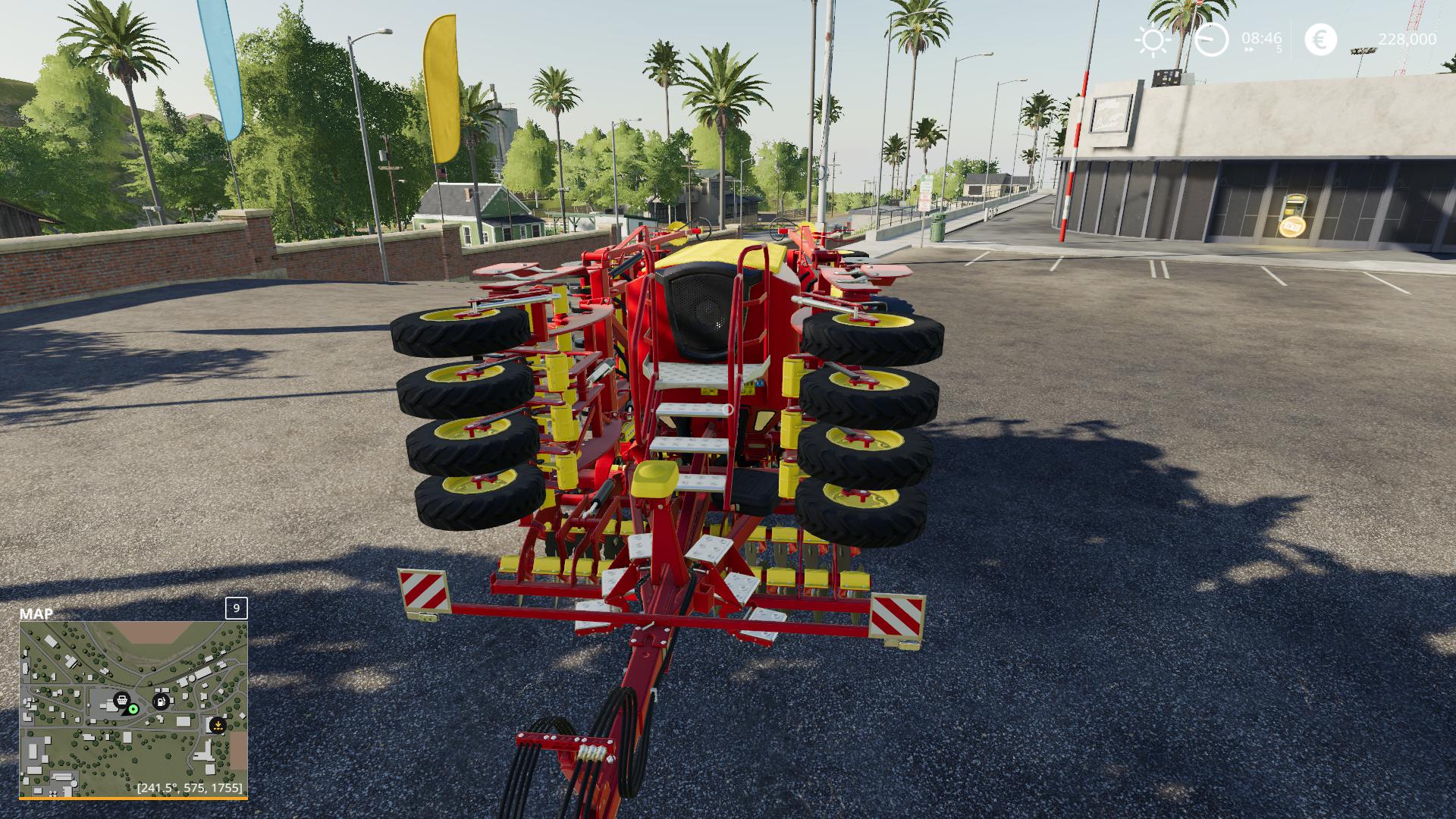The width and height of the screenshot is (1456, 819).
Task: Choose the yellow unloading point map marker
Action: point(218,724)
